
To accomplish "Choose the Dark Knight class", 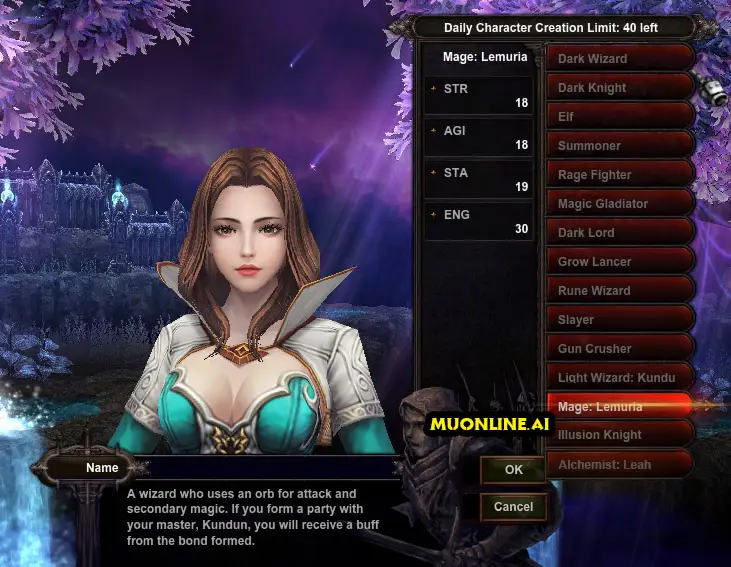I will [618, 87].
